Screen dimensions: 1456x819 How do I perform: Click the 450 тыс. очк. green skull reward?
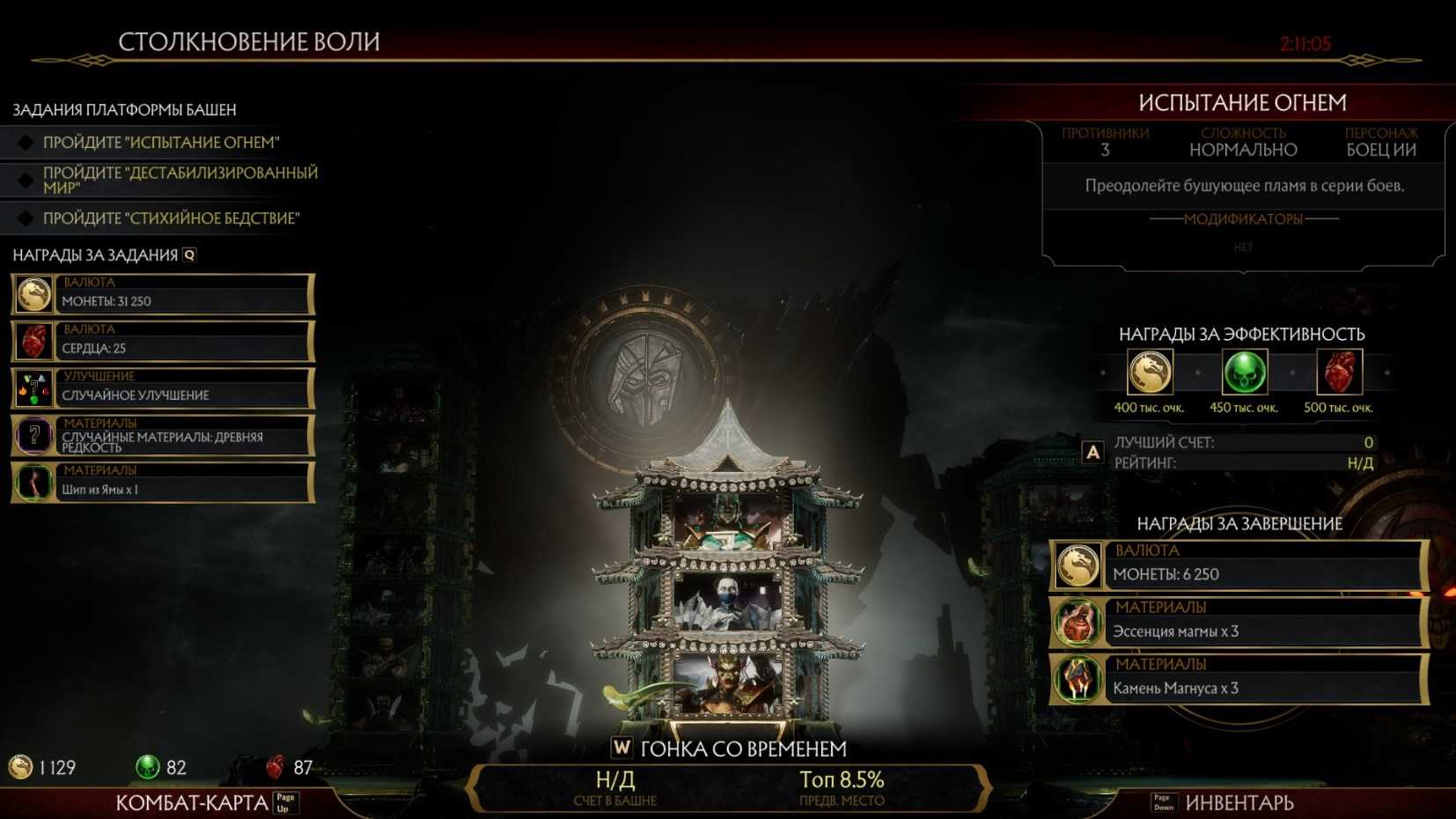[1244, 373]
